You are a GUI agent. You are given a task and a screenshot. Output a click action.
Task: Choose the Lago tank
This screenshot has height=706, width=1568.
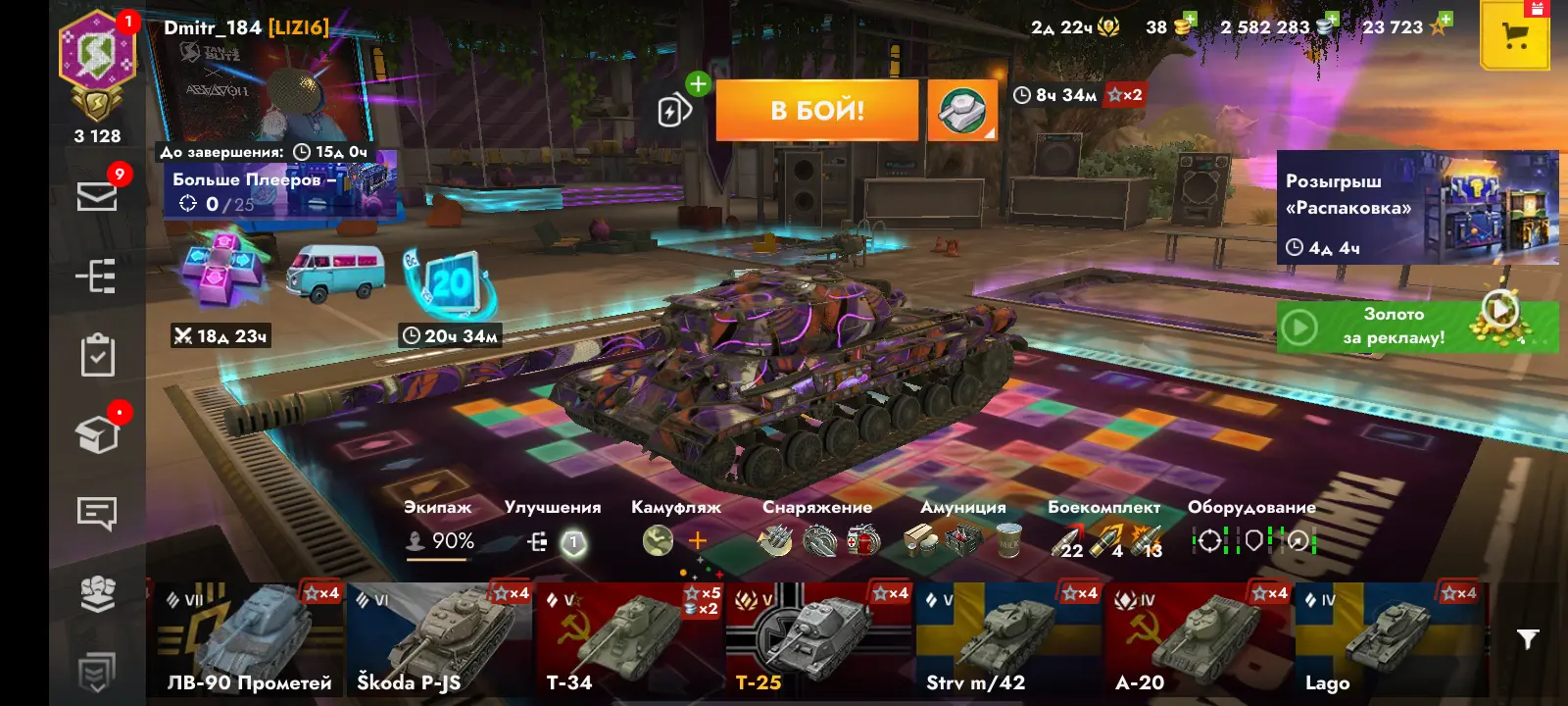coord(1388,639)
